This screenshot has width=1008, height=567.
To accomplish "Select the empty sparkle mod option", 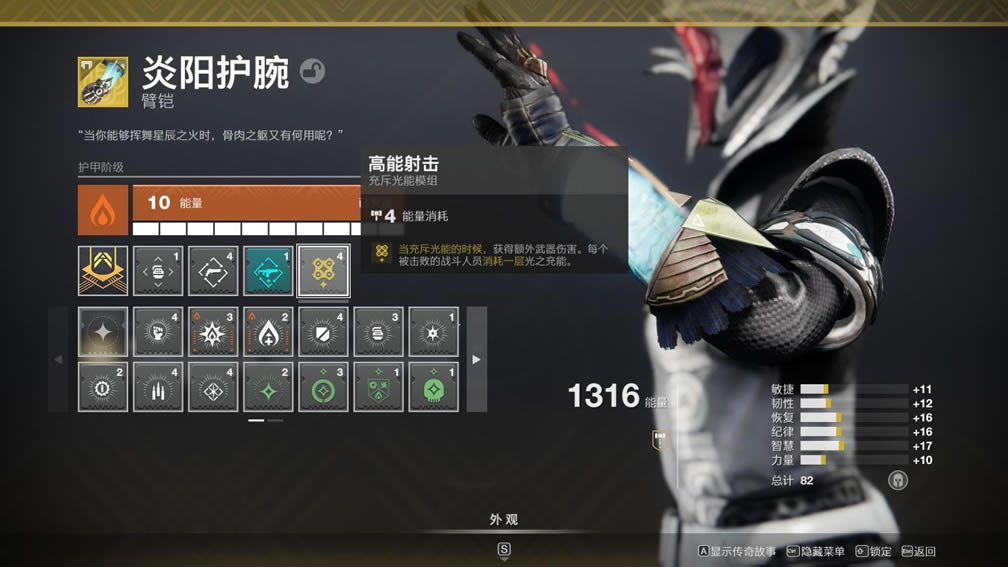I will pos(103,332).
